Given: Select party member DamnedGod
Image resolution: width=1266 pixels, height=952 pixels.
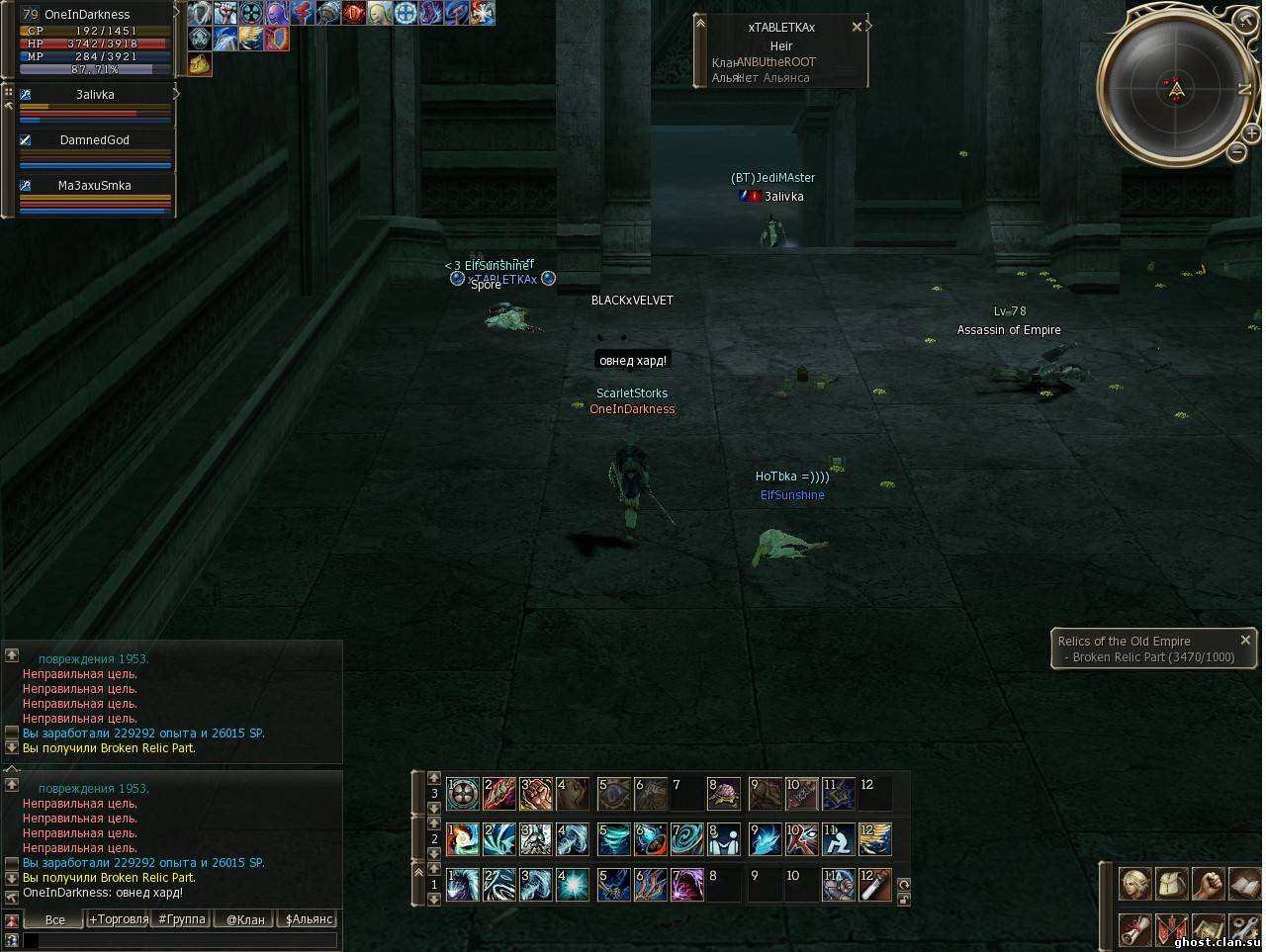Looking at the screenshot, I should 95,140.
